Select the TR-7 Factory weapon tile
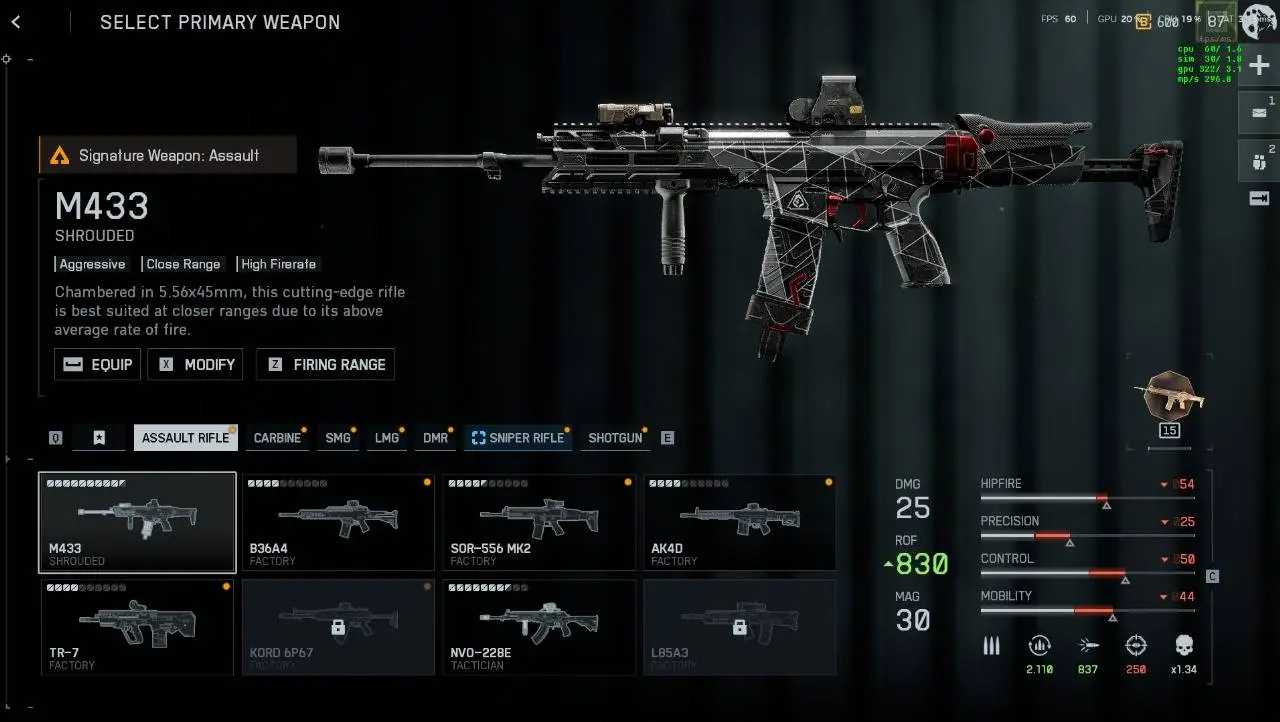The image size is (1280, 722). coord(138,627)
